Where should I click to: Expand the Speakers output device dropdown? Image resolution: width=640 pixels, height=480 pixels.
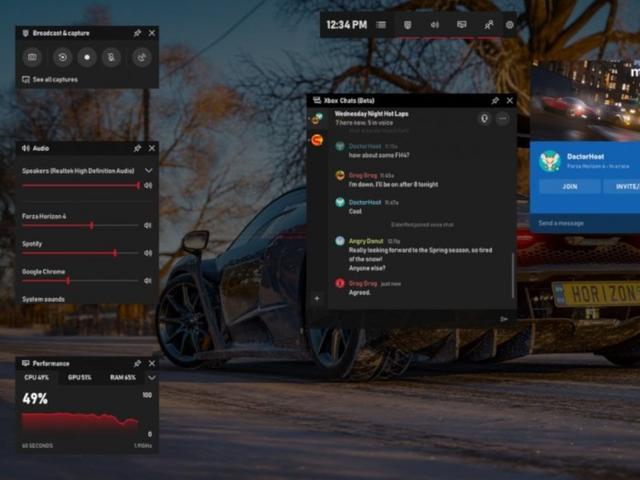[149, 171]
